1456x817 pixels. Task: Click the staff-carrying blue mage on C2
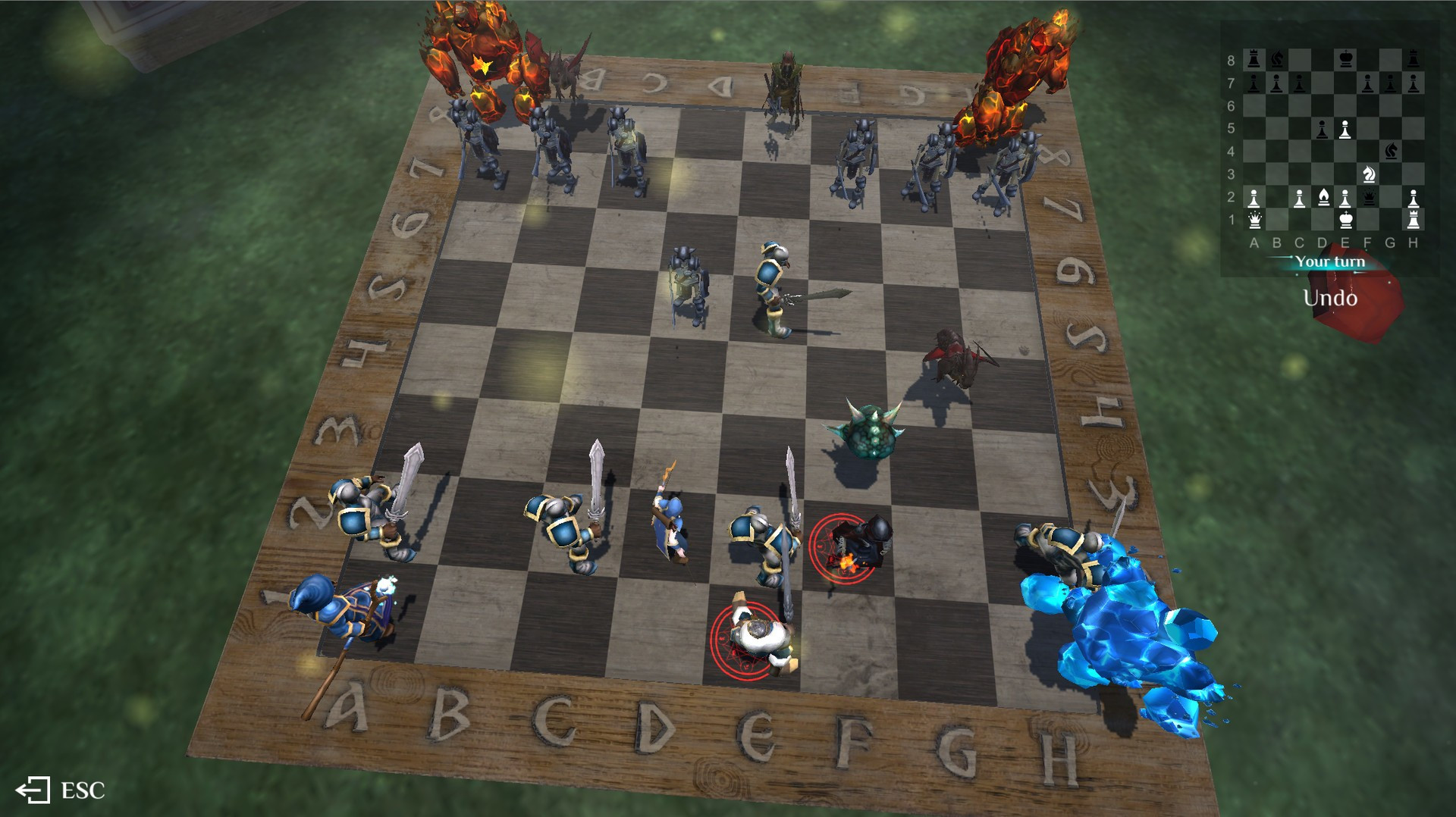(667, 523)
